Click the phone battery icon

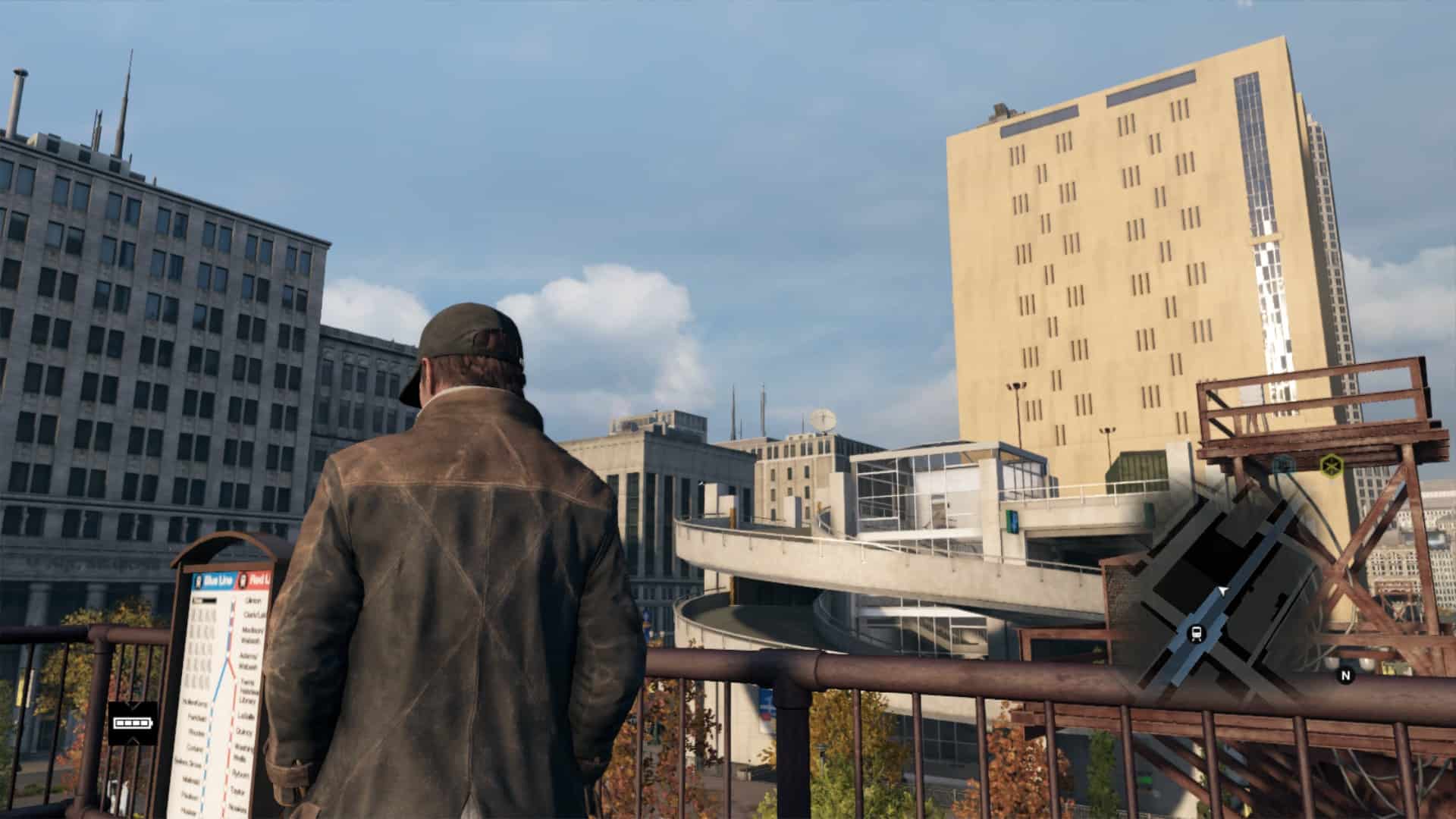point(133,723)
